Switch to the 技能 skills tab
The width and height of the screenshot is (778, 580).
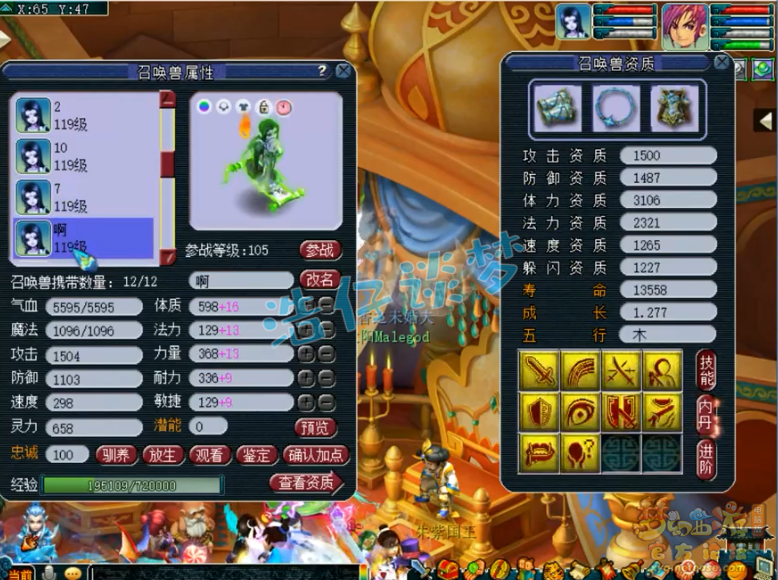pos(704,372)
